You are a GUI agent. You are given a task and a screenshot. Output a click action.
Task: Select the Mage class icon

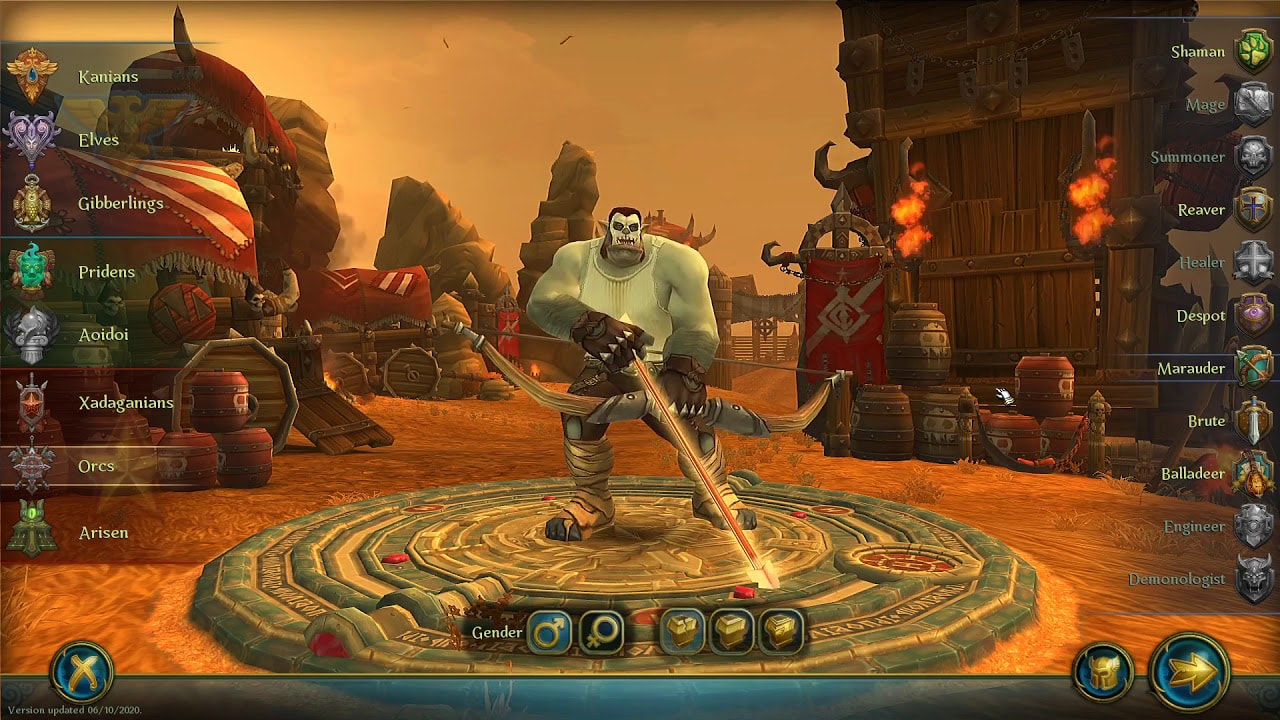1250,98
